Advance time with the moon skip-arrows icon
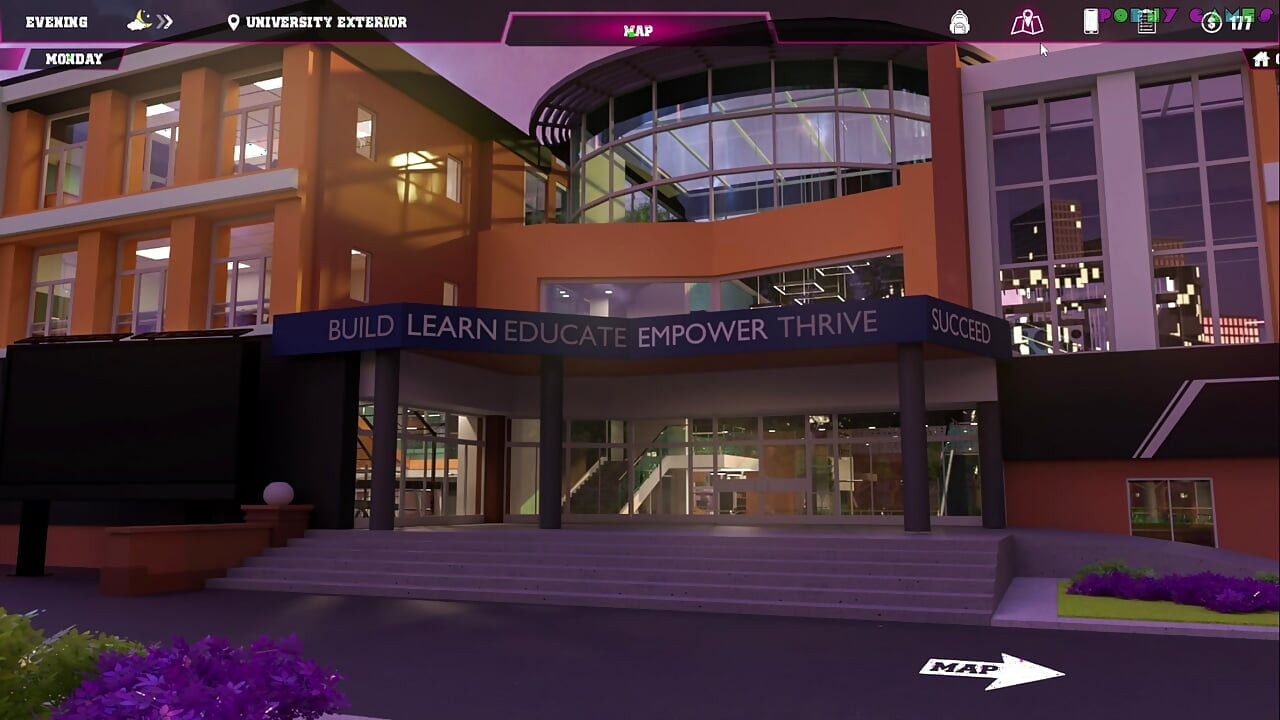The height and width of the screenshot is (720, 1280). pos(151,21)
